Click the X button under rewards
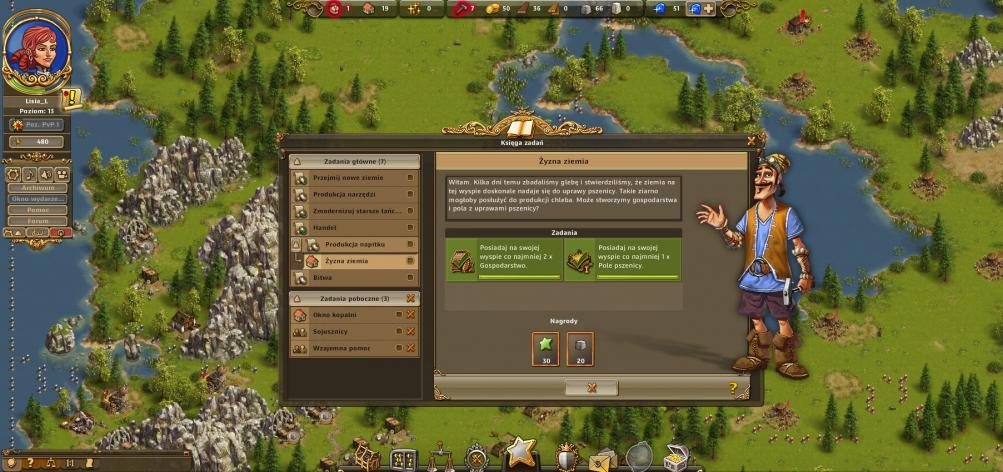Screen dimensions: 1003x472 click(590, 387)
